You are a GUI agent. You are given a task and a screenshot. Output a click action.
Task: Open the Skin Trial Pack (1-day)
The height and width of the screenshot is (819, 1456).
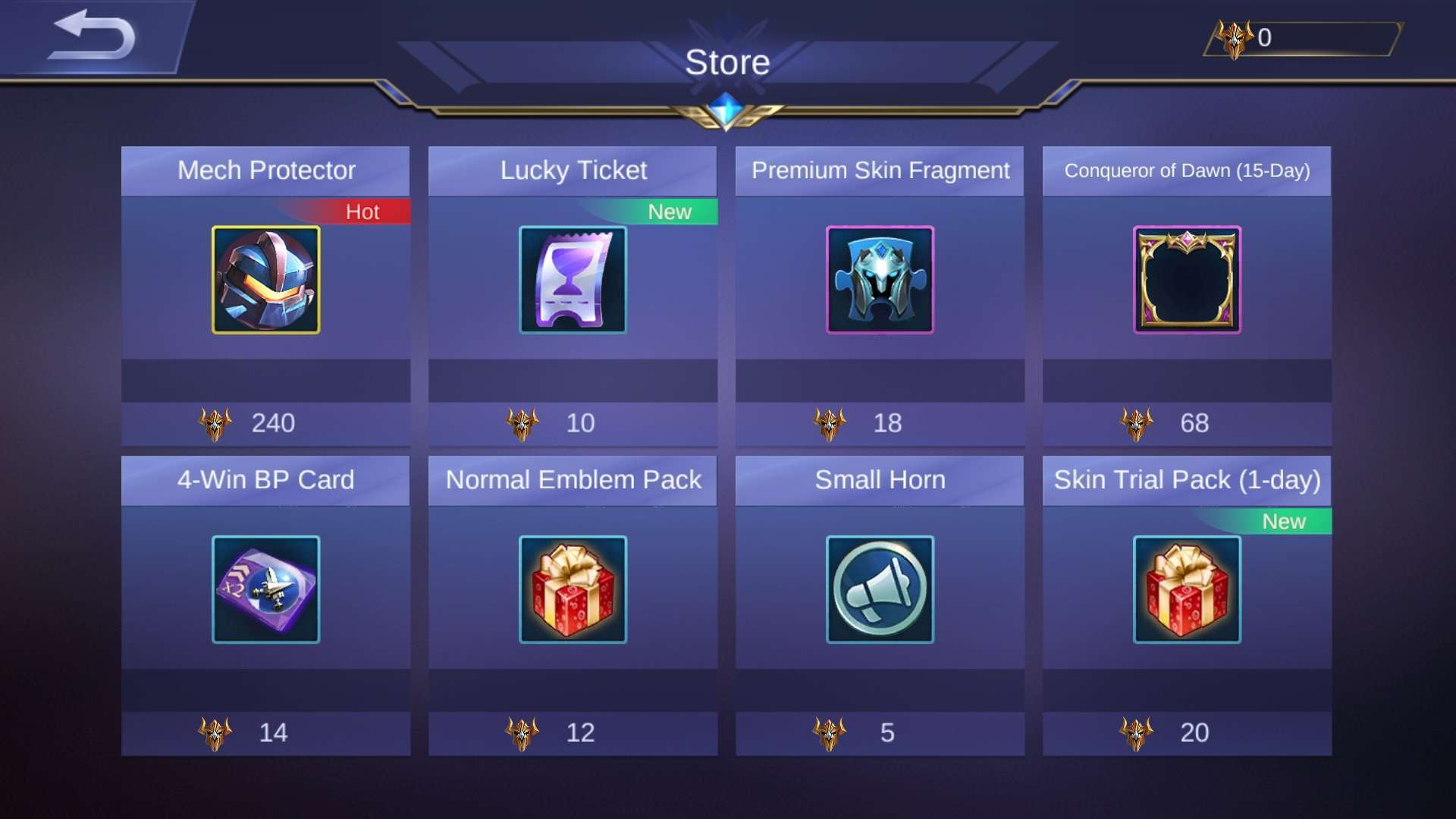(x=1187, y=589)
